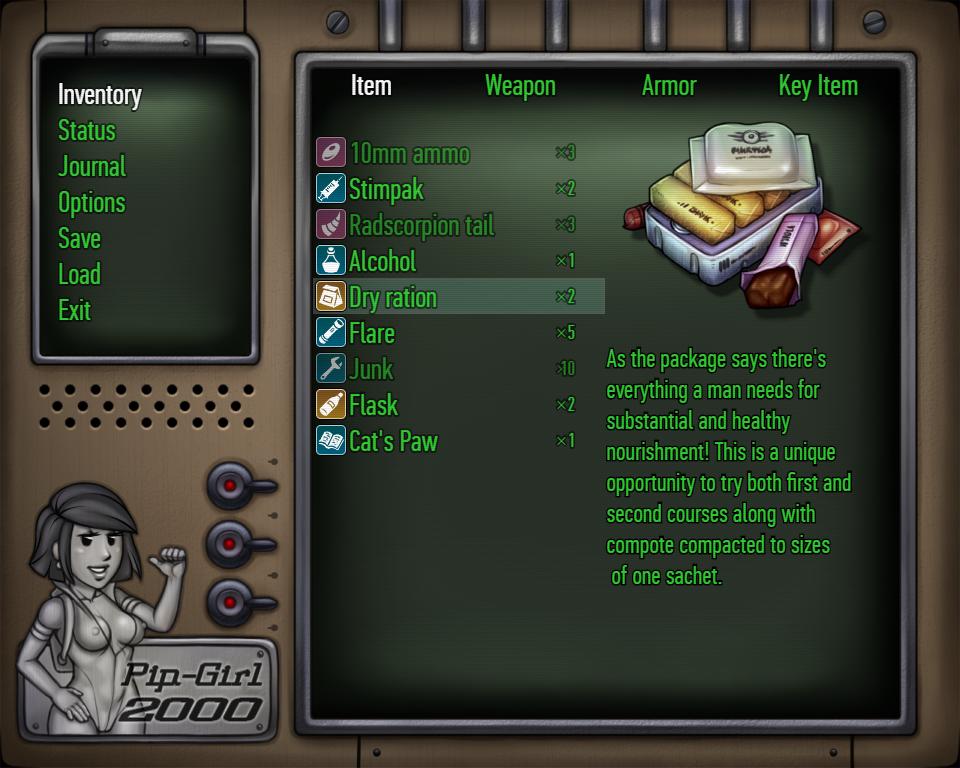Viewport: 960px width, 768px height.
Task: Select Inventory in the side menu
Action: point(100,95)
